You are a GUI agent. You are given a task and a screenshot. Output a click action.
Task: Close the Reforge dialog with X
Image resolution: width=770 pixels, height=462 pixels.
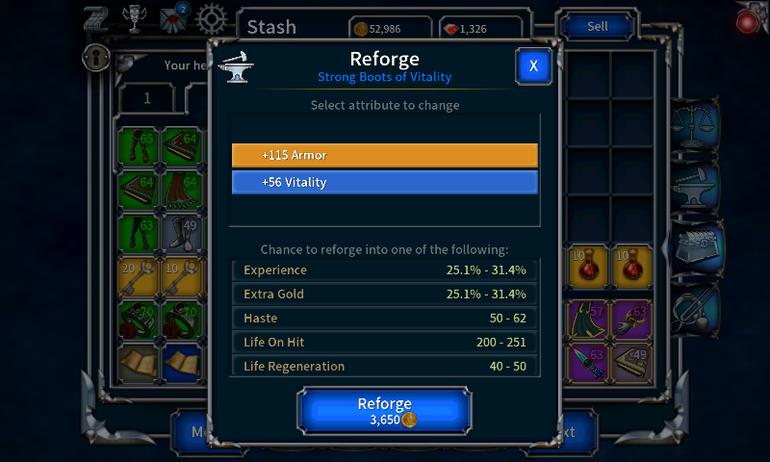pyautogui.click(x=533, y=66)
